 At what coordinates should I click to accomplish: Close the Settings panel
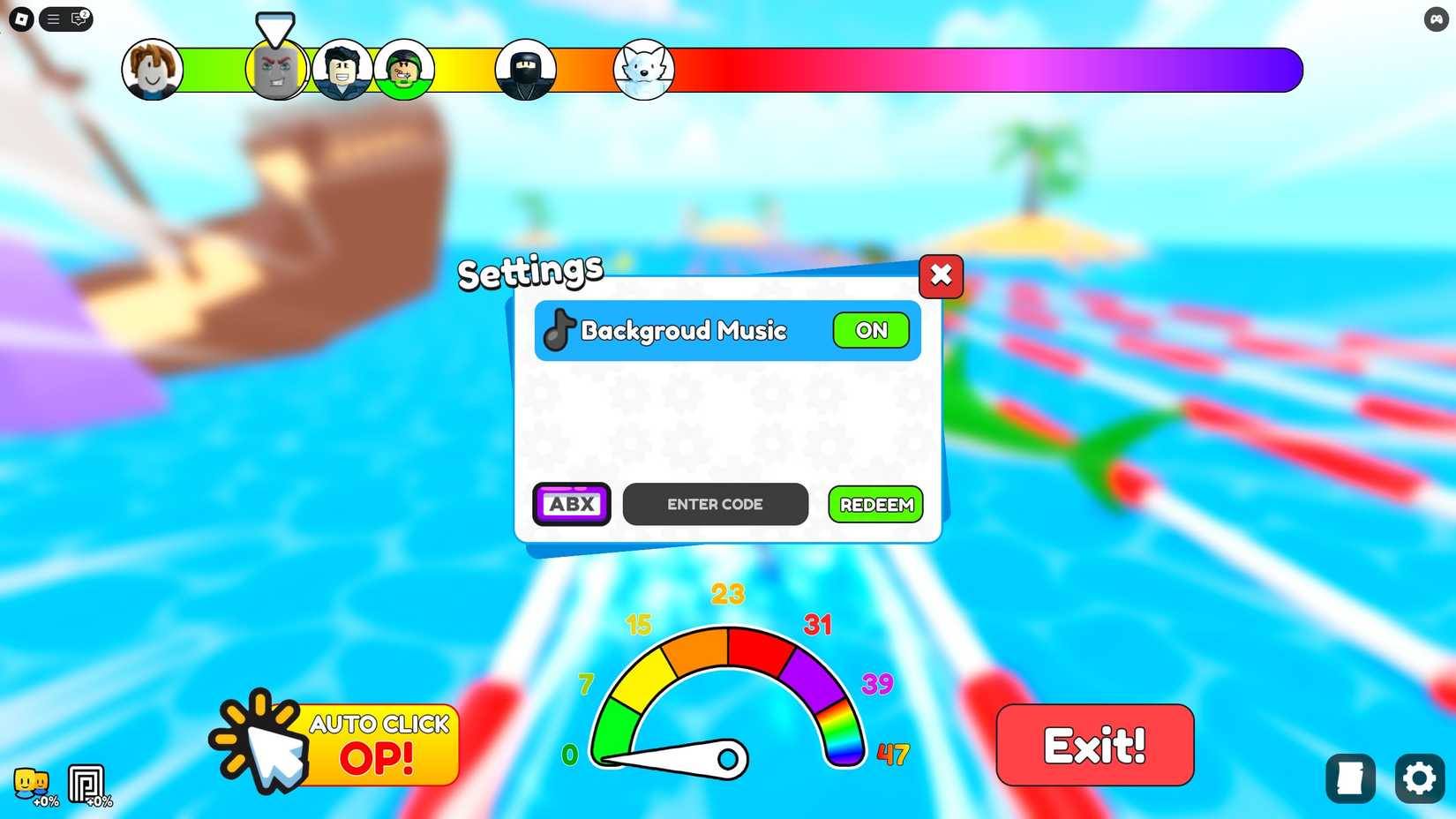[x=941, y=275]
